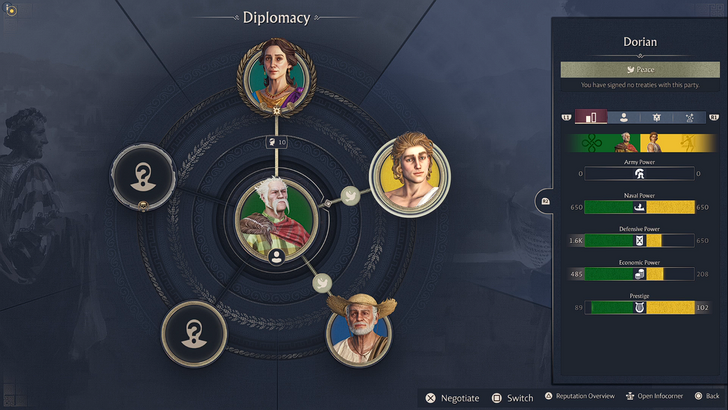Screen dimensions: 728x410
Task: Open the person silhouette tab in Dorian panel
Action: pos(623,117)
